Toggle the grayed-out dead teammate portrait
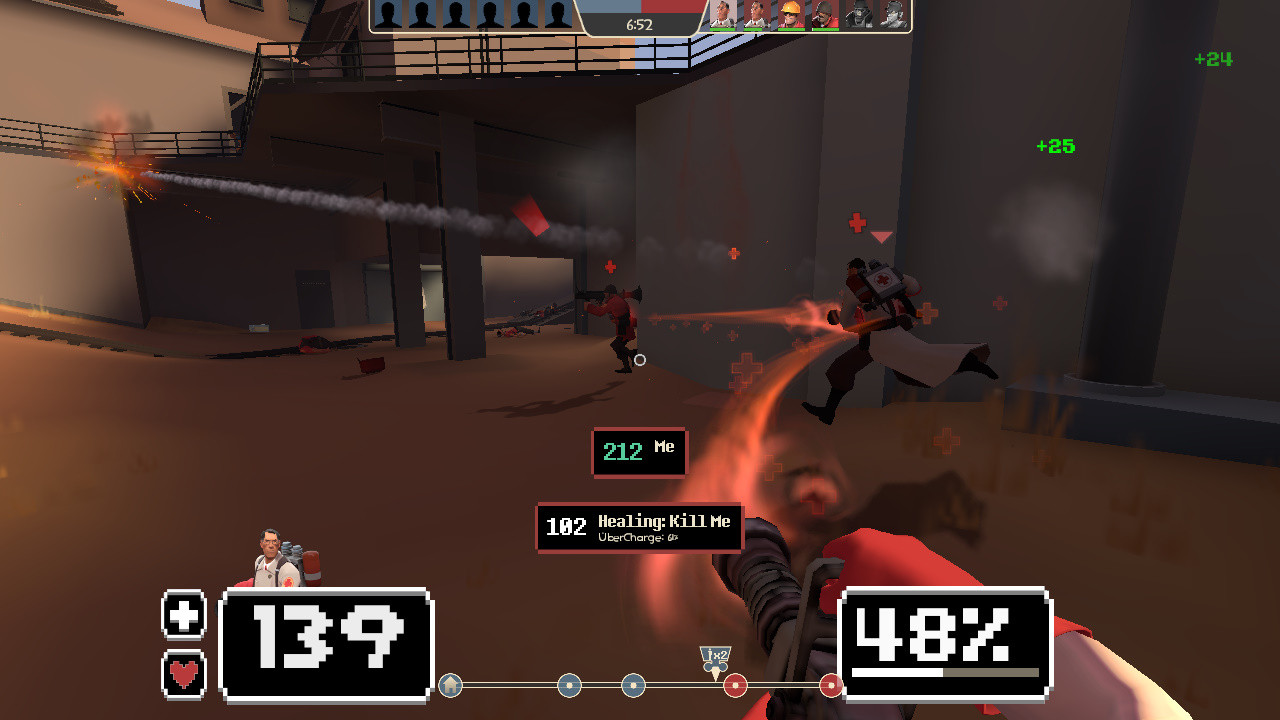Viewport: 1280px width, 720px height. pos(857,16)
